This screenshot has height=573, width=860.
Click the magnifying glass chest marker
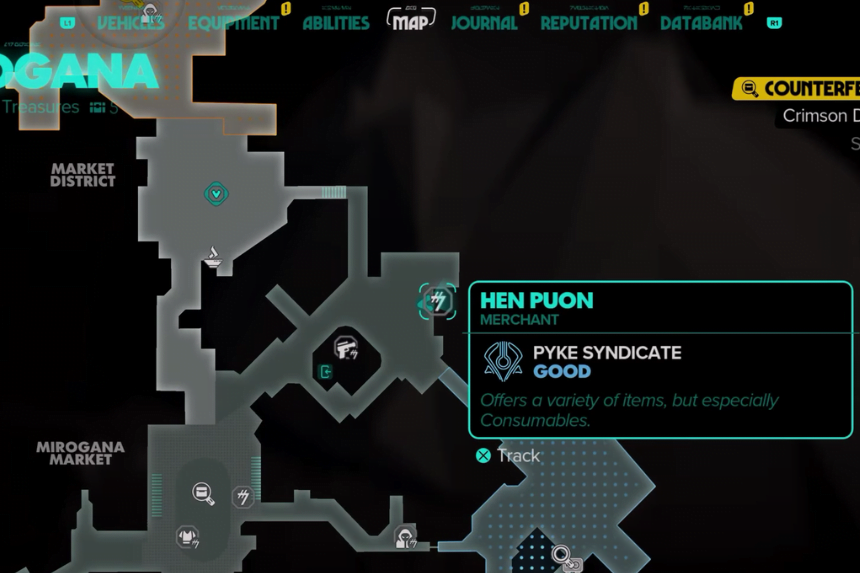(203, 492)
